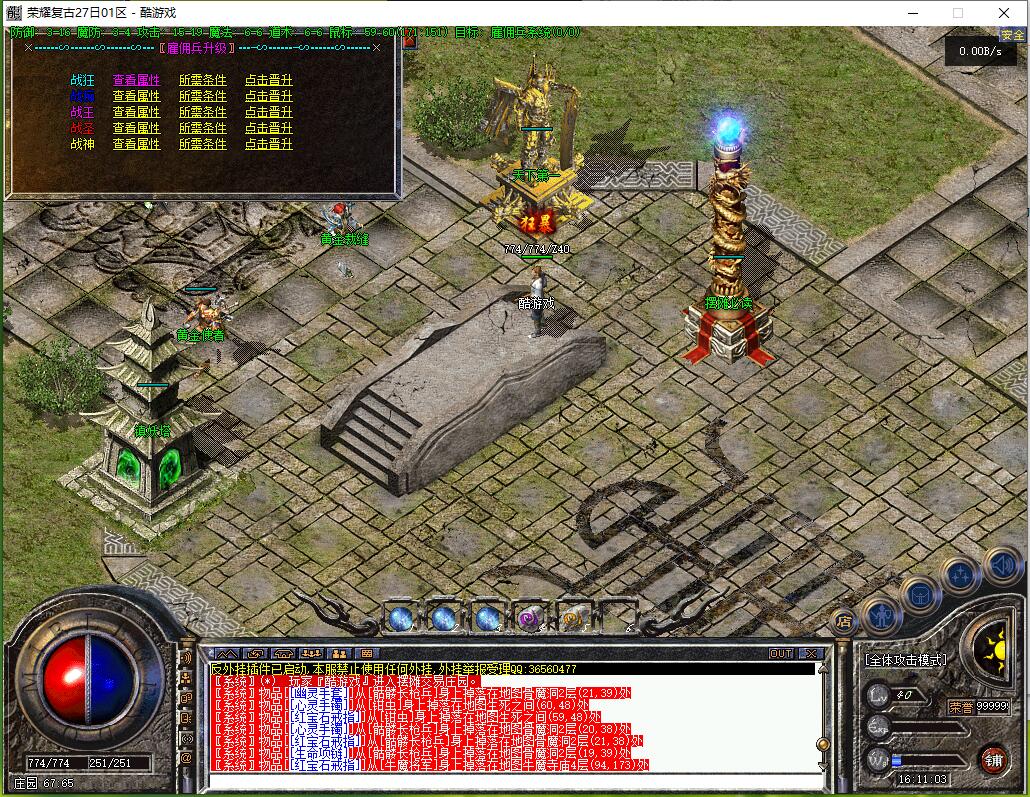Click the OUT button on chat bar
This screenshot has height=797, width=1030.
(781, 654)
